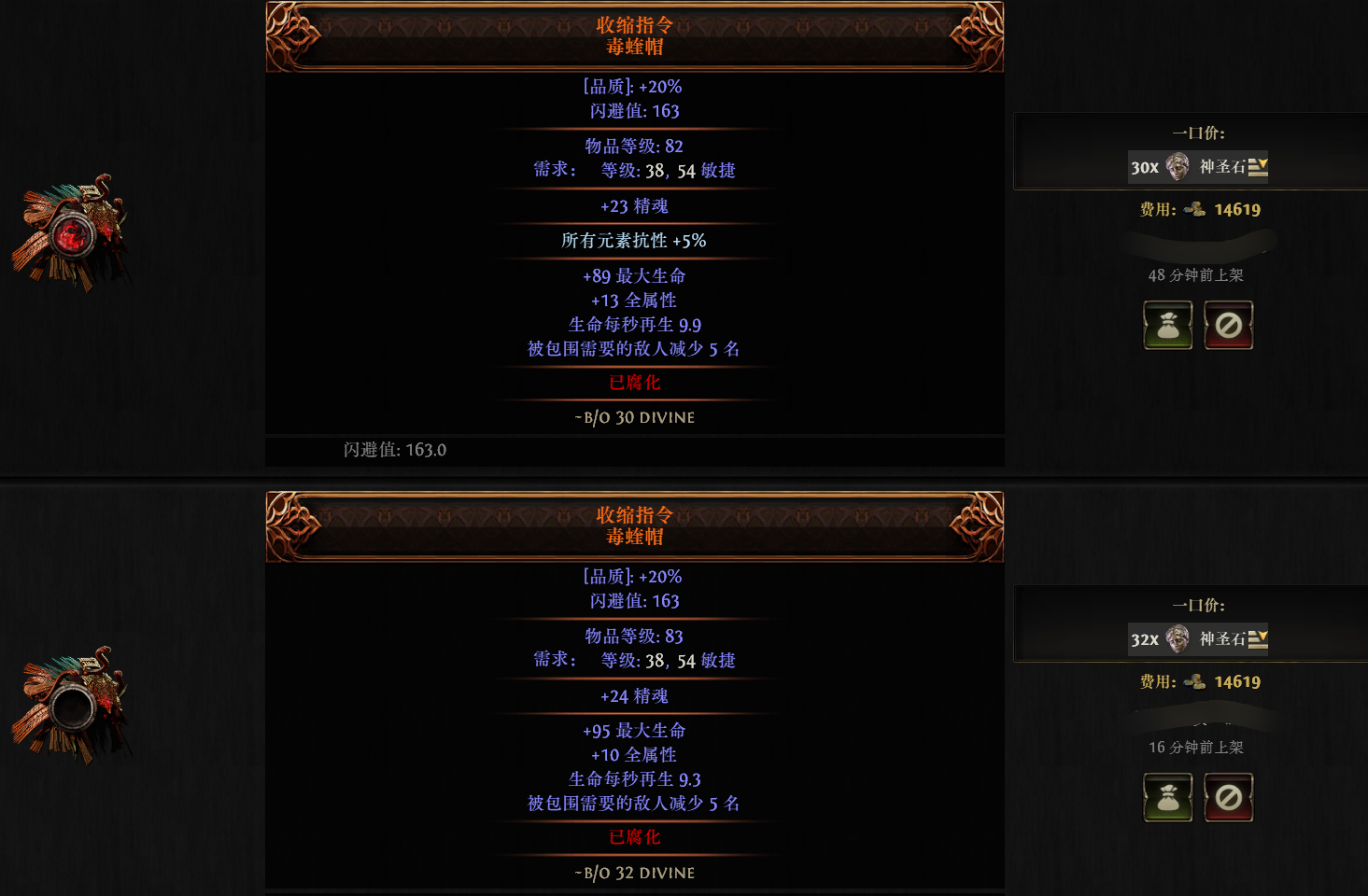Click the red block seller icon on first listing

click(x=1228, y=325)
